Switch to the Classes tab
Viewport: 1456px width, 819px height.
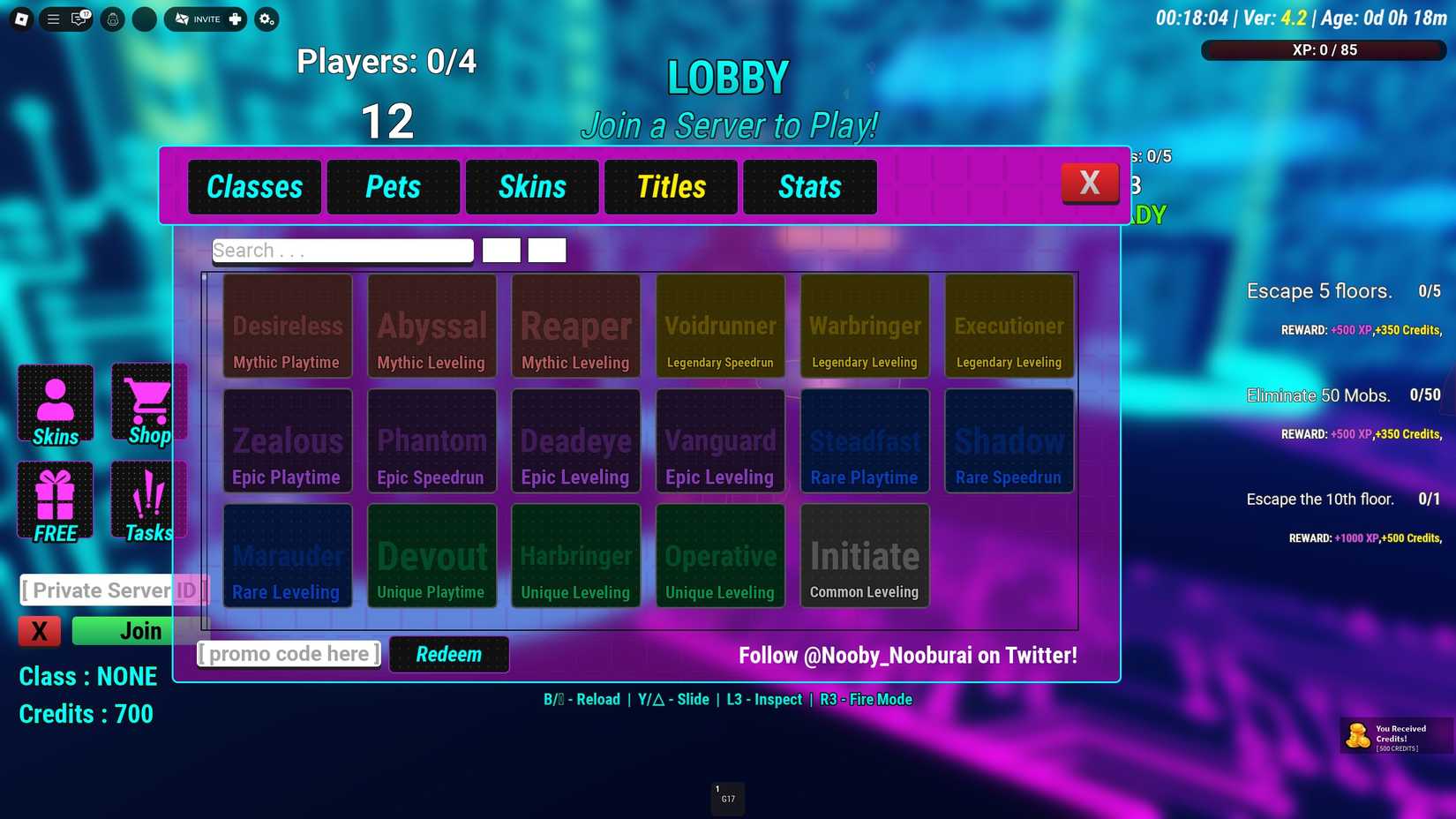254,187
